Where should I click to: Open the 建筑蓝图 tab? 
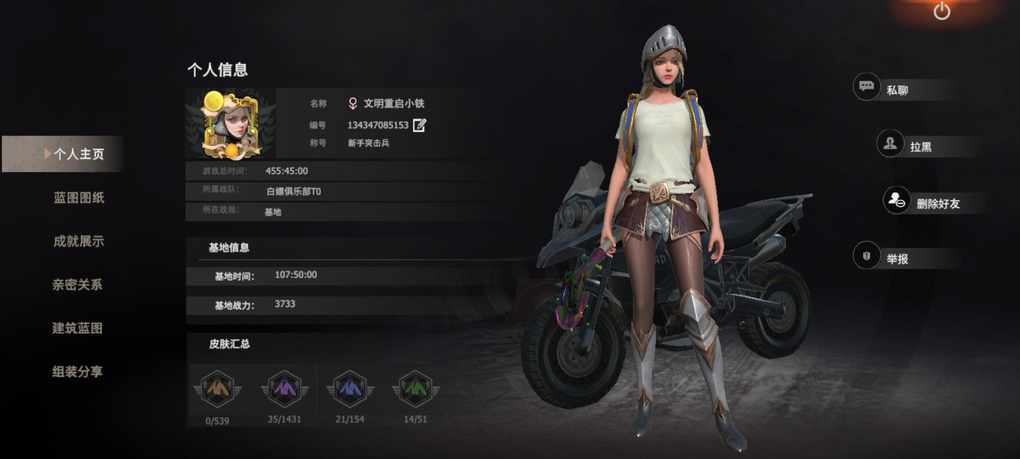(78, 328)
